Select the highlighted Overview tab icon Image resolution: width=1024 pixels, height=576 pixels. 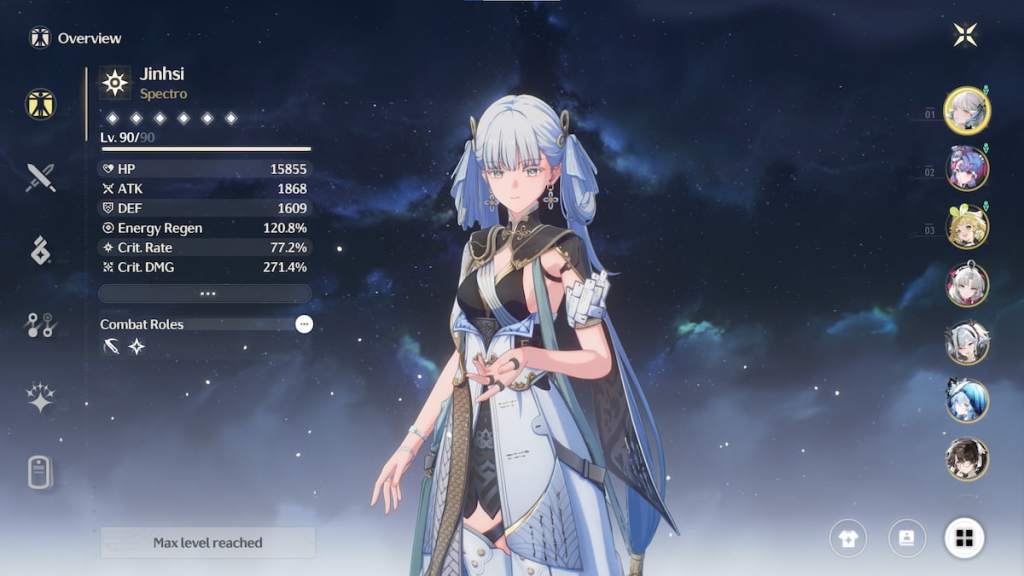[x=40, y=104]
